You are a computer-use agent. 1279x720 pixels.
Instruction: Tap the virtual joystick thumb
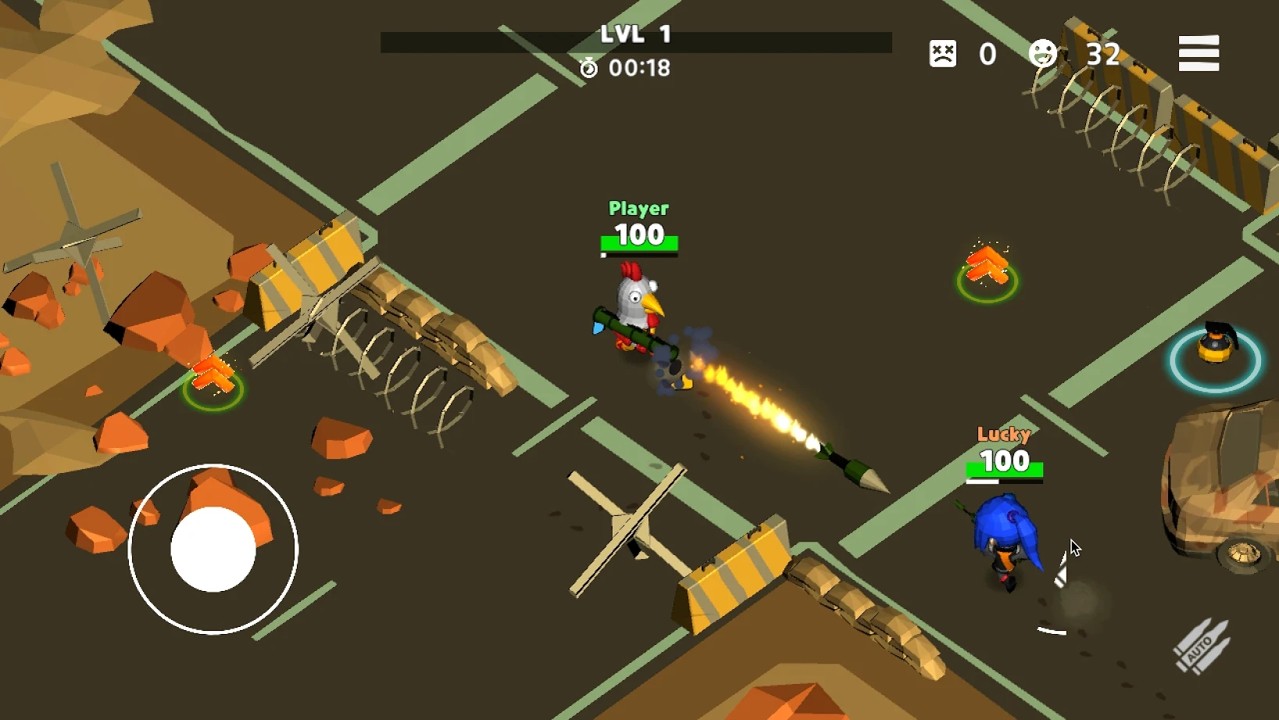tap(213, 549)
